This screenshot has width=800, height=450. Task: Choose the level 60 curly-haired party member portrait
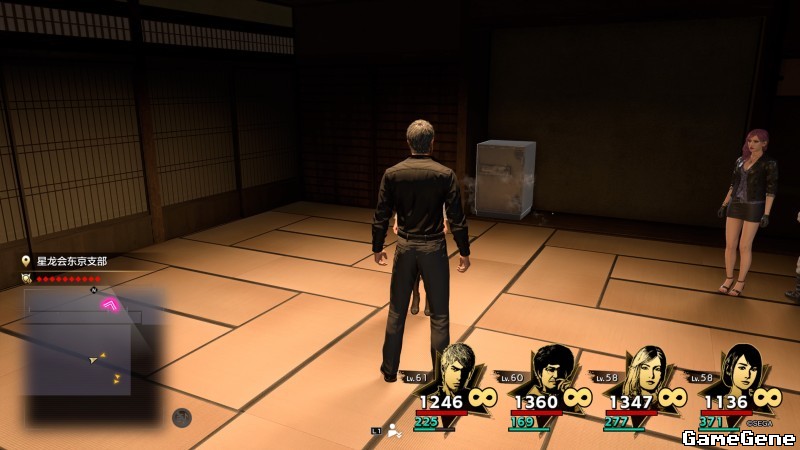(550, 369)
